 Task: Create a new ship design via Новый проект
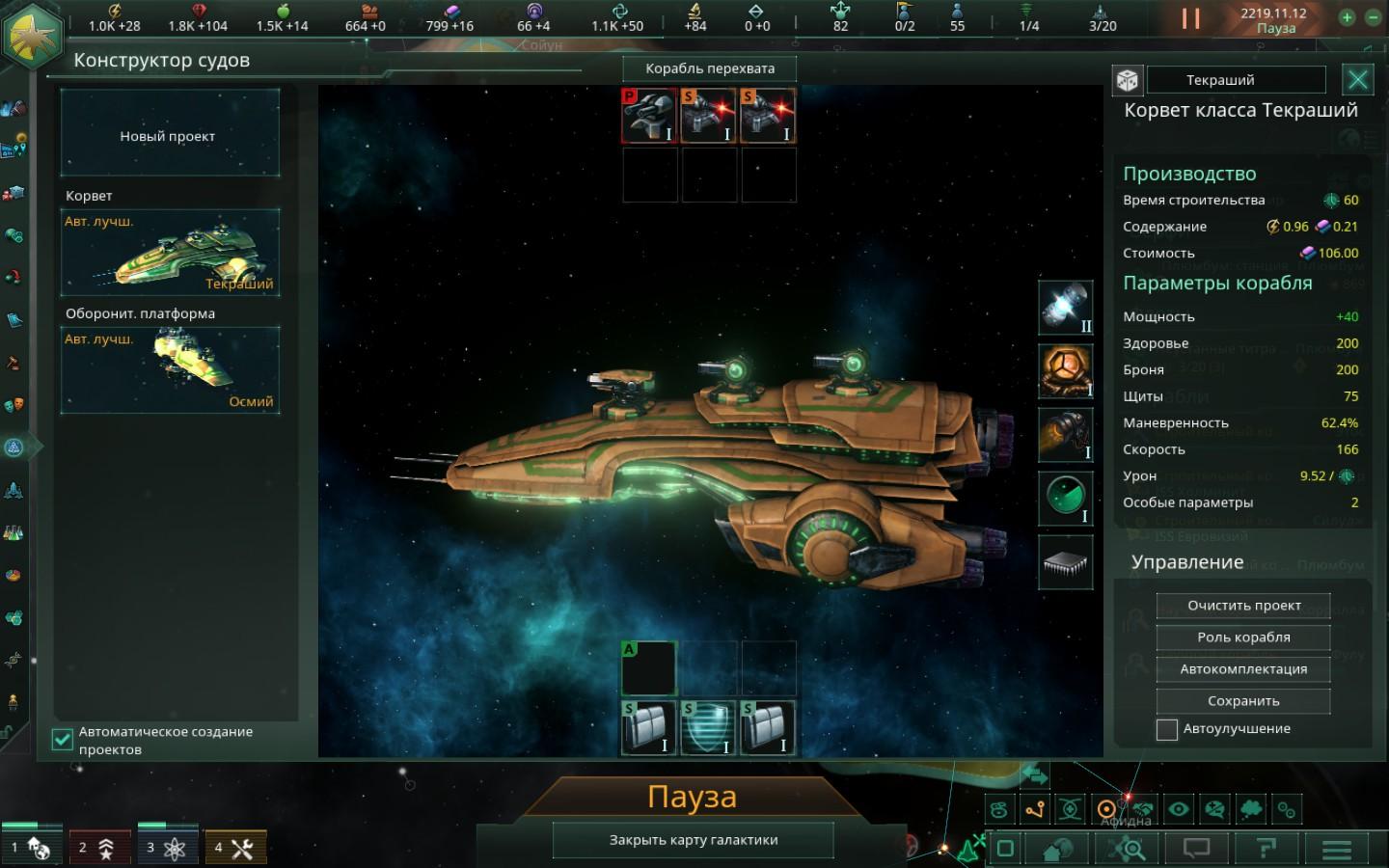point(170,136)
